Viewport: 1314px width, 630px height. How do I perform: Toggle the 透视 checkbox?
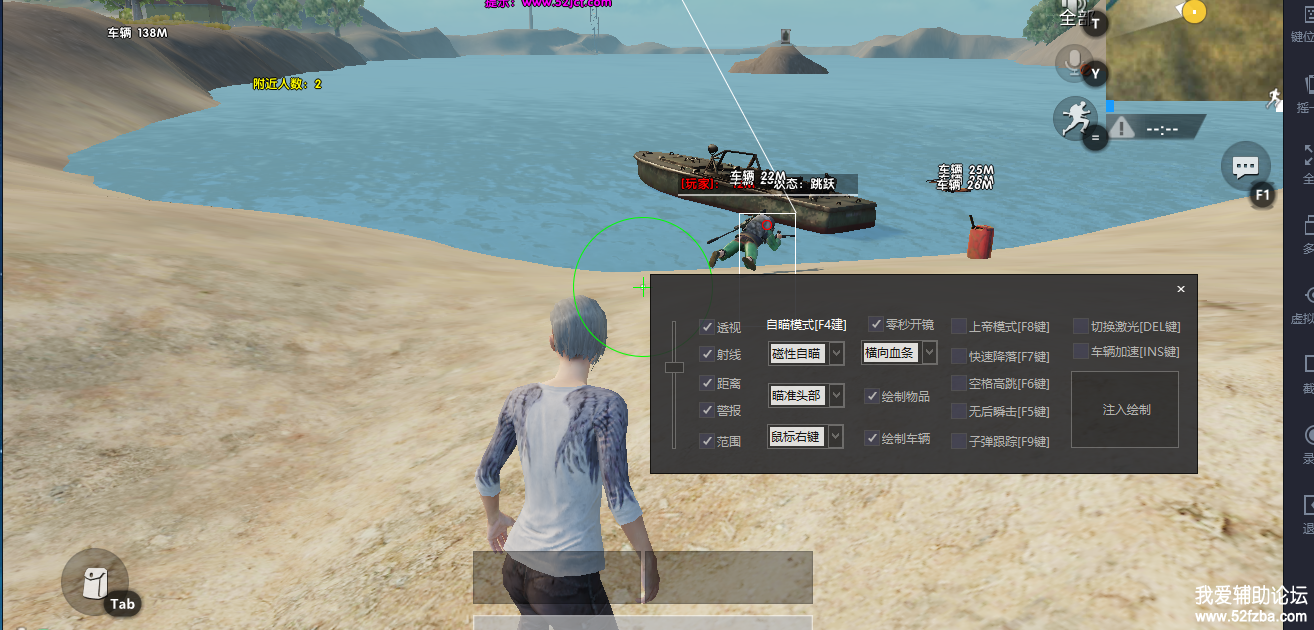tap(707, 327)
